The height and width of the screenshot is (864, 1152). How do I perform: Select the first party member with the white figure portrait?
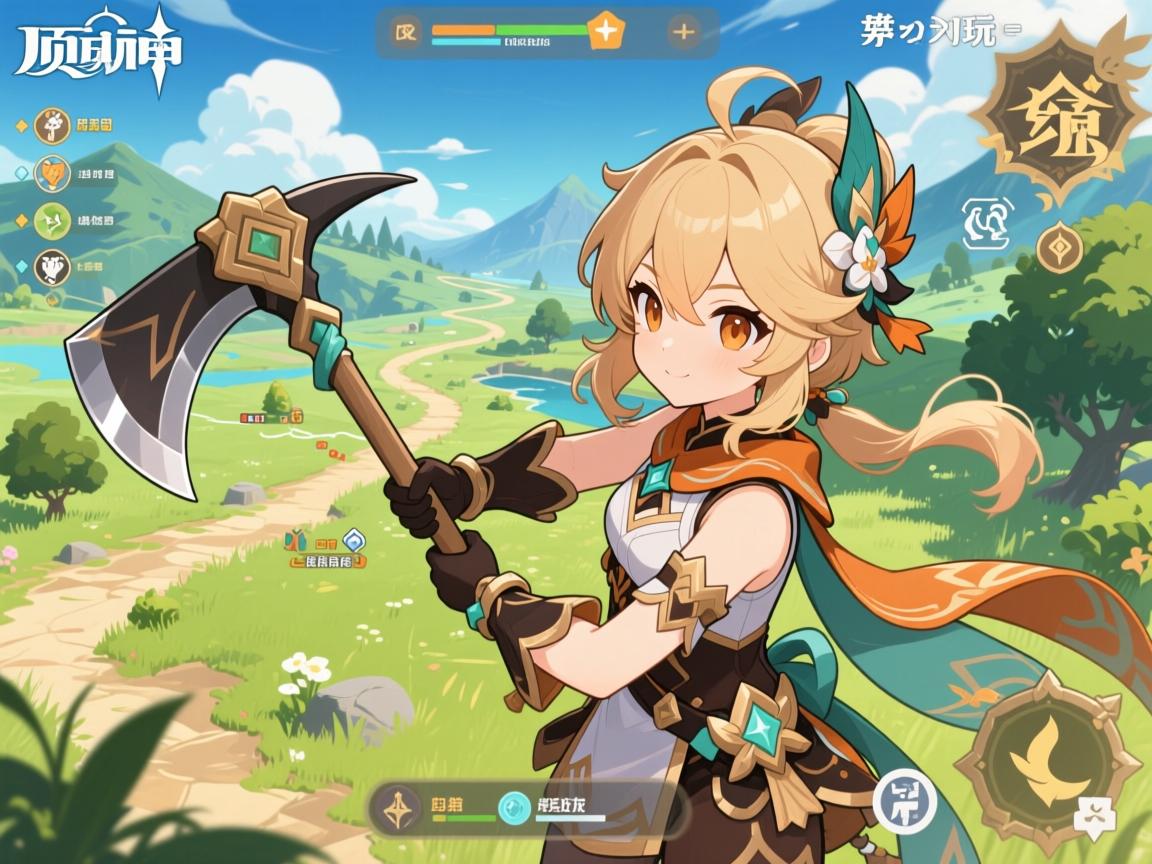click(52, 126)
